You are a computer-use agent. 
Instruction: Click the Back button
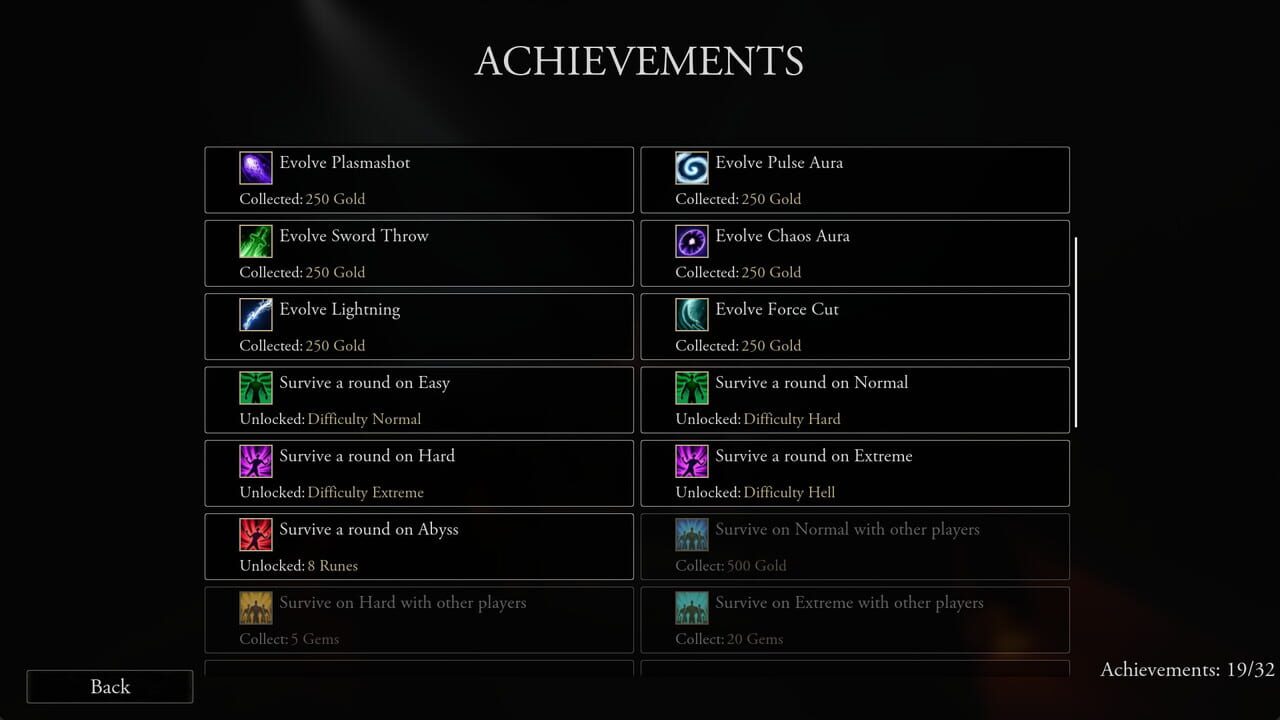(109, 687)
